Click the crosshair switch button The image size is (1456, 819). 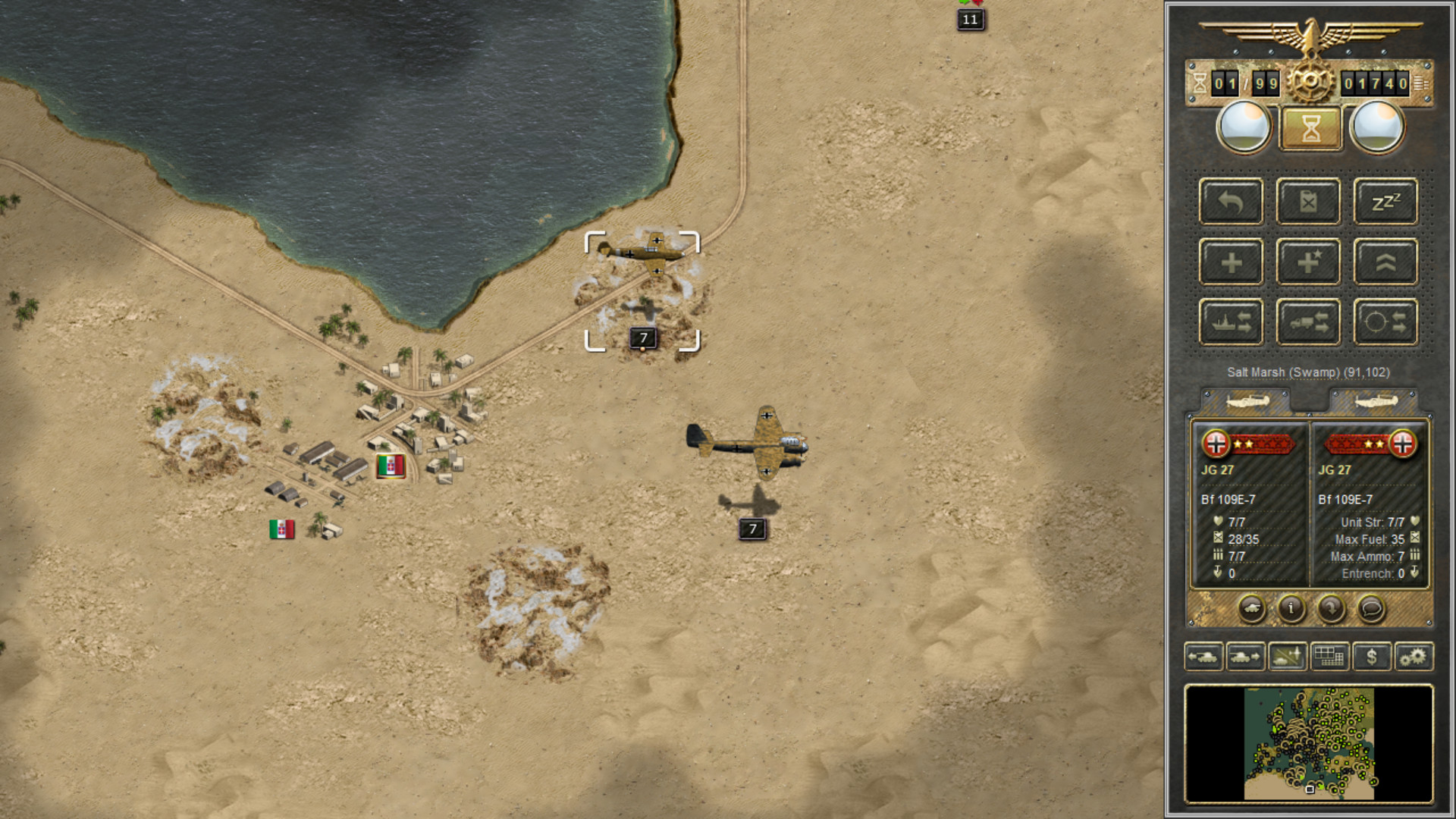(1385, 322)
